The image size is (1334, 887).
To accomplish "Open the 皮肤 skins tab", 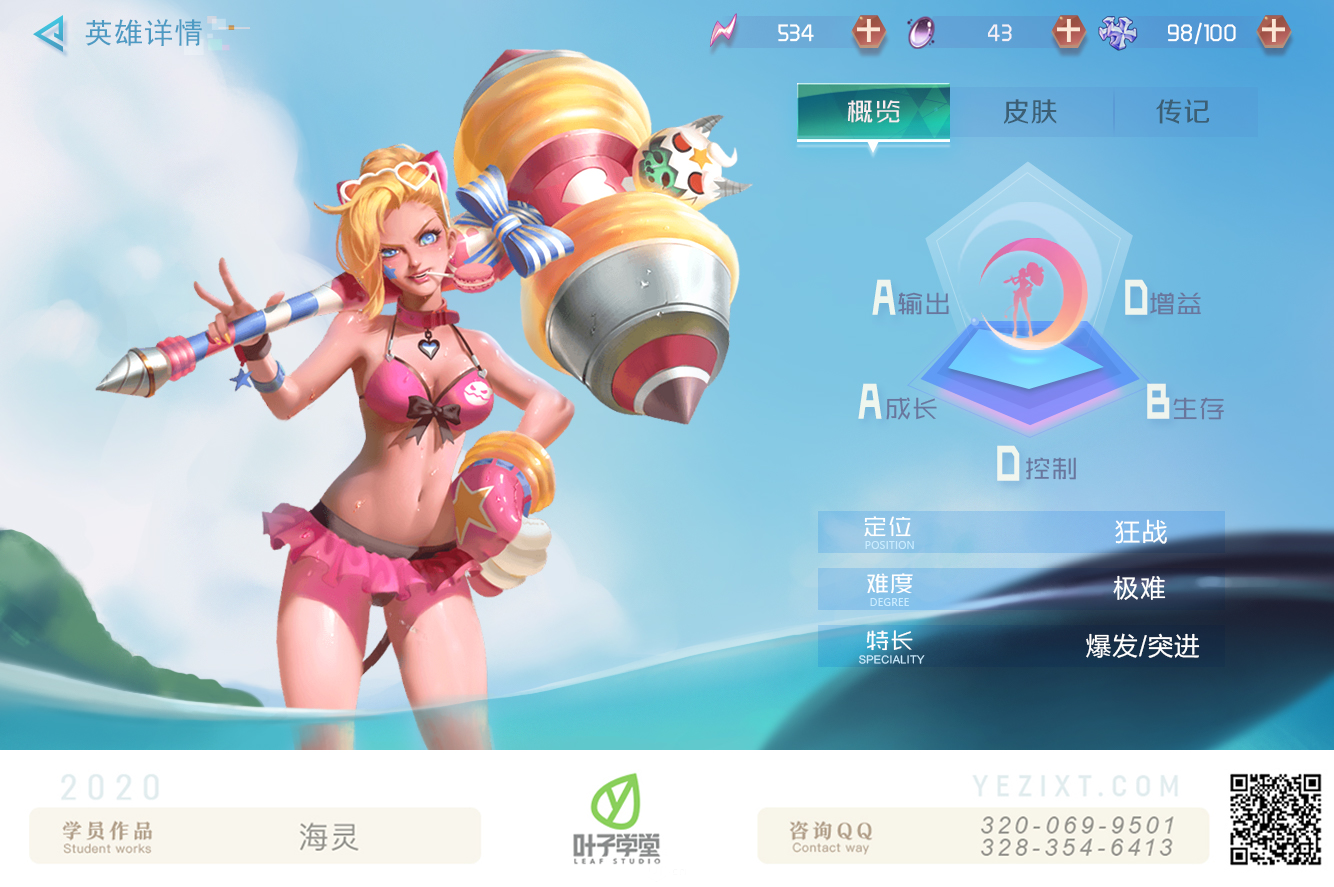I will click(1030, 112).
